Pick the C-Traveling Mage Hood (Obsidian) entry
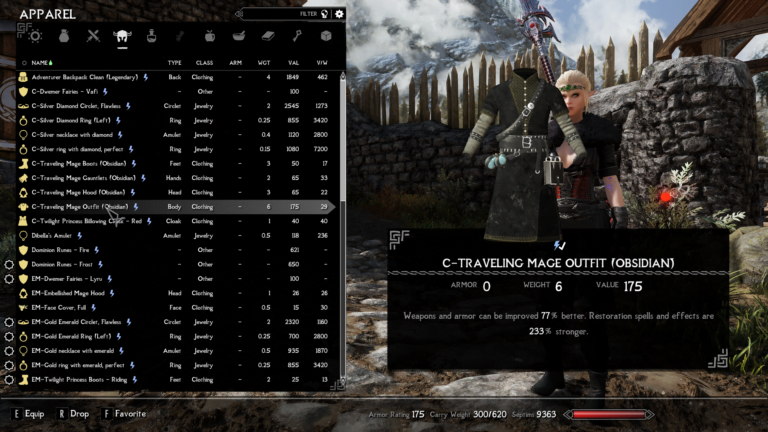The image size is (768, 432). 78,192
